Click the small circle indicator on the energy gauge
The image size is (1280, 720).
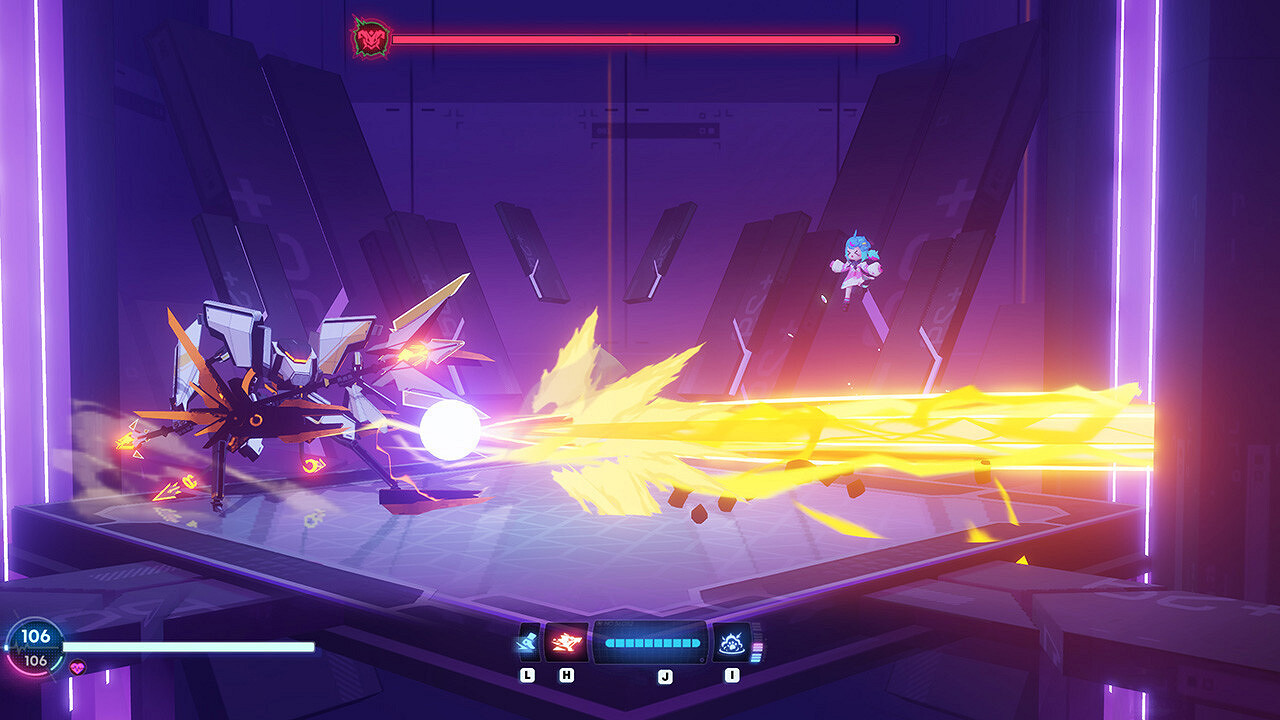tap(701, 659)
